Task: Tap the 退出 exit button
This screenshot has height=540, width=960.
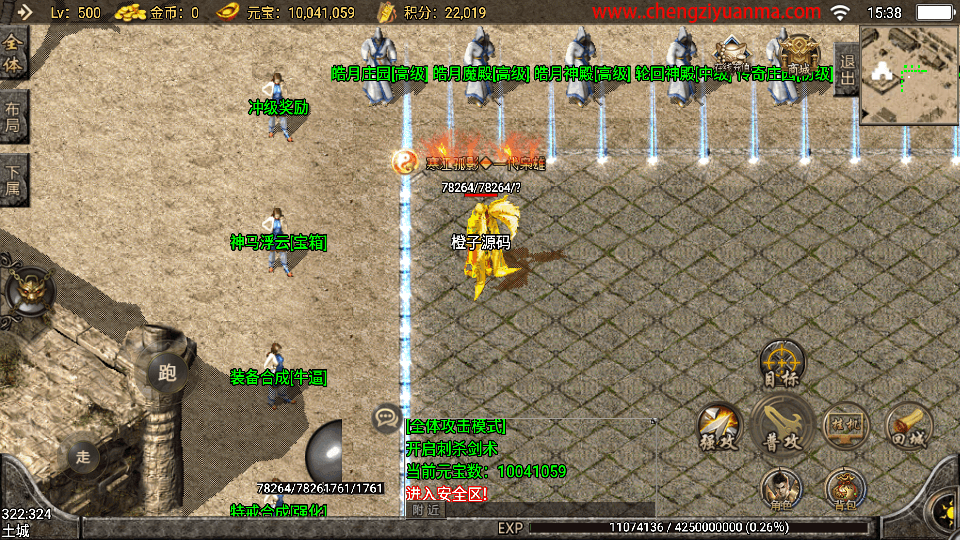Action: tap(847, 68)
